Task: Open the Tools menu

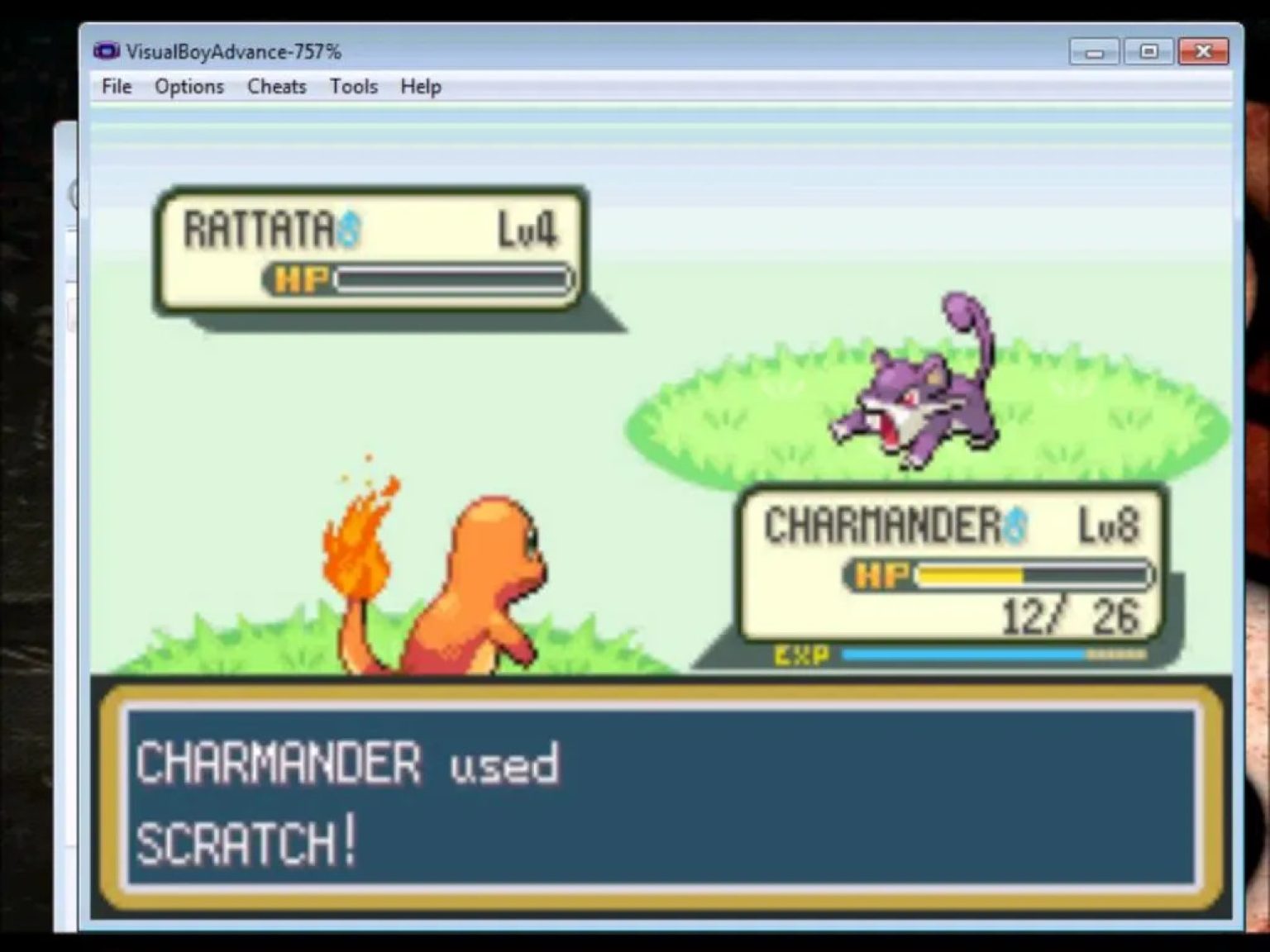Action: tap(353, 86)
